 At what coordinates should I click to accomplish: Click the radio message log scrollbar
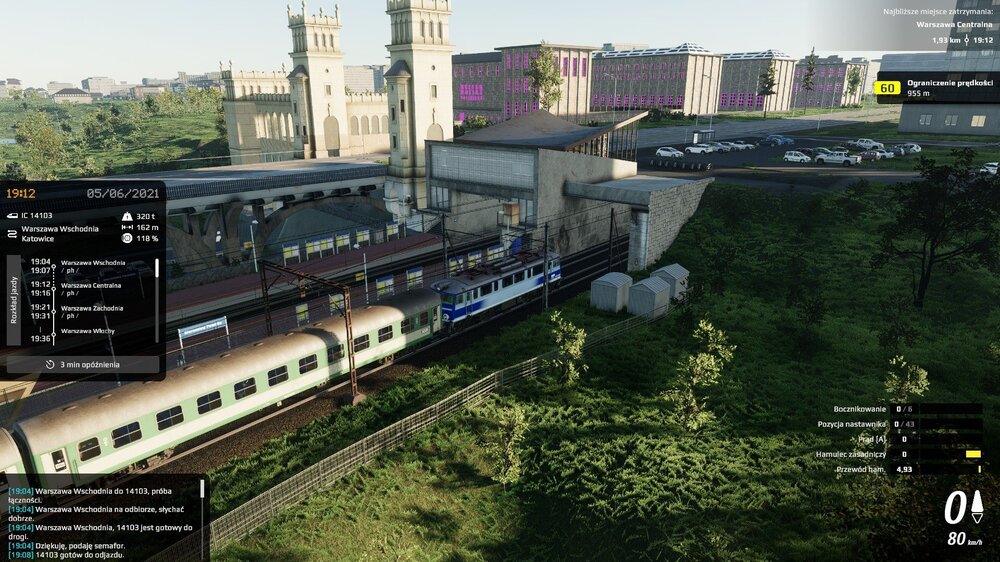202,490
